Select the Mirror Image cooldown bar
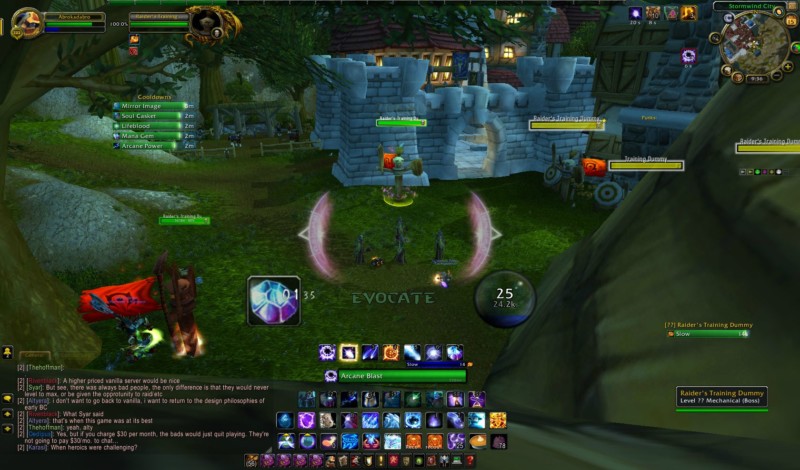The image size is (800, 470). click(148, 105)
